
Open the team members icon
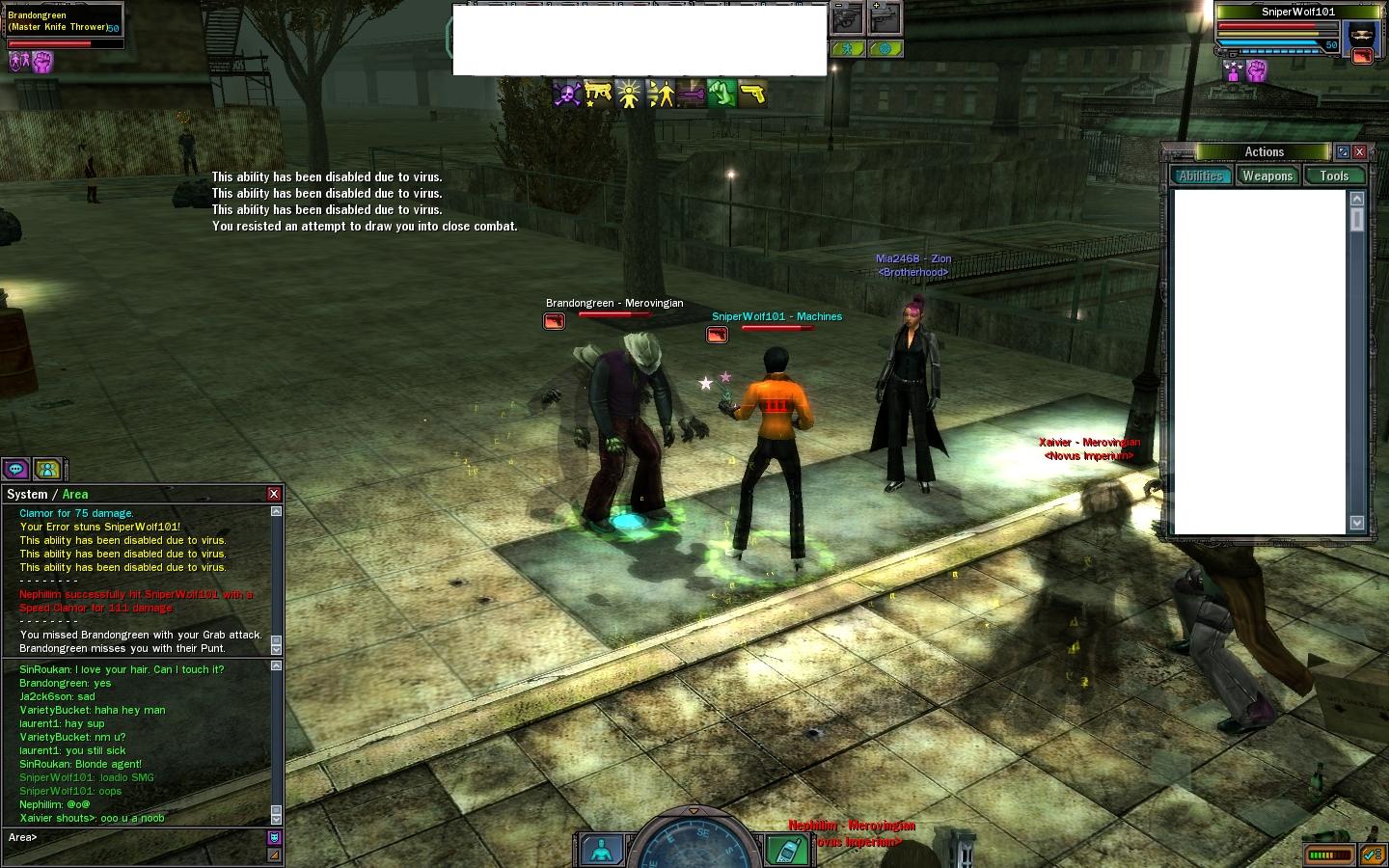pos(47,470)
